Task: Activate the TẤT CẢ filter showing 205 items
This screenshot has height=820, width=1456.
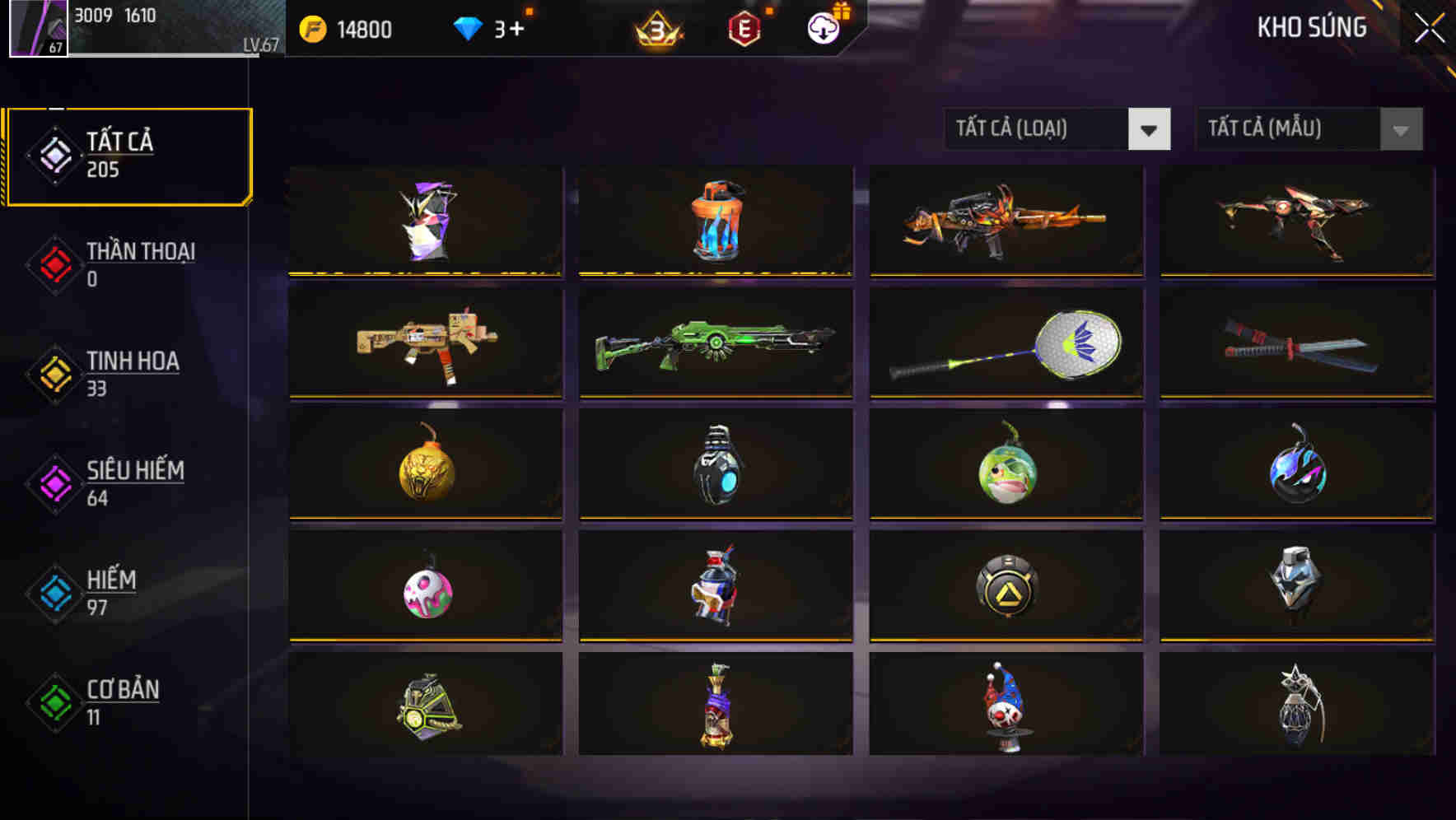Action: click(x=128, y=155)
